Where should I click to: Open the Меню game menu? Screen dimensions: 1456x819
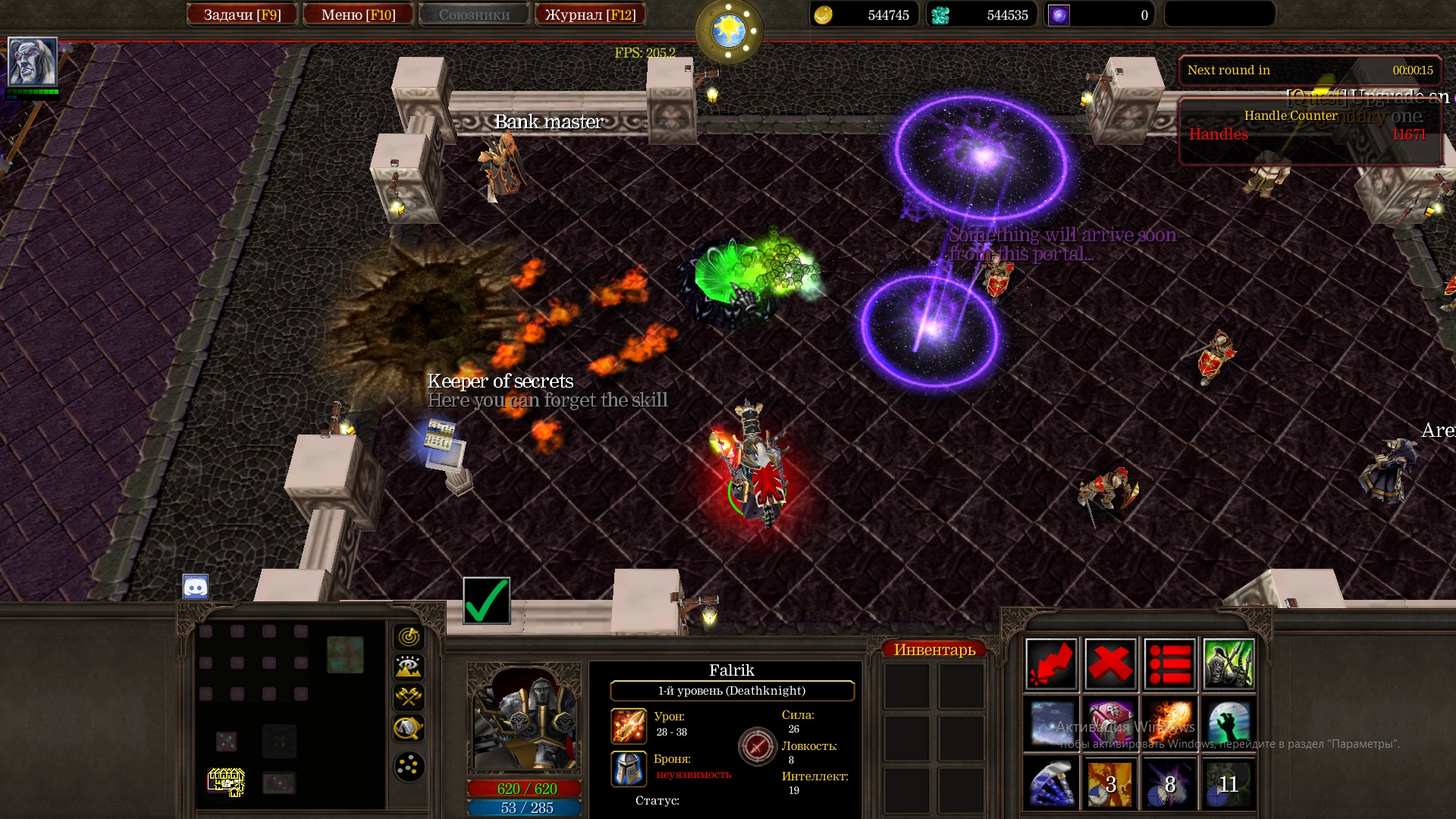pos(358,14)
